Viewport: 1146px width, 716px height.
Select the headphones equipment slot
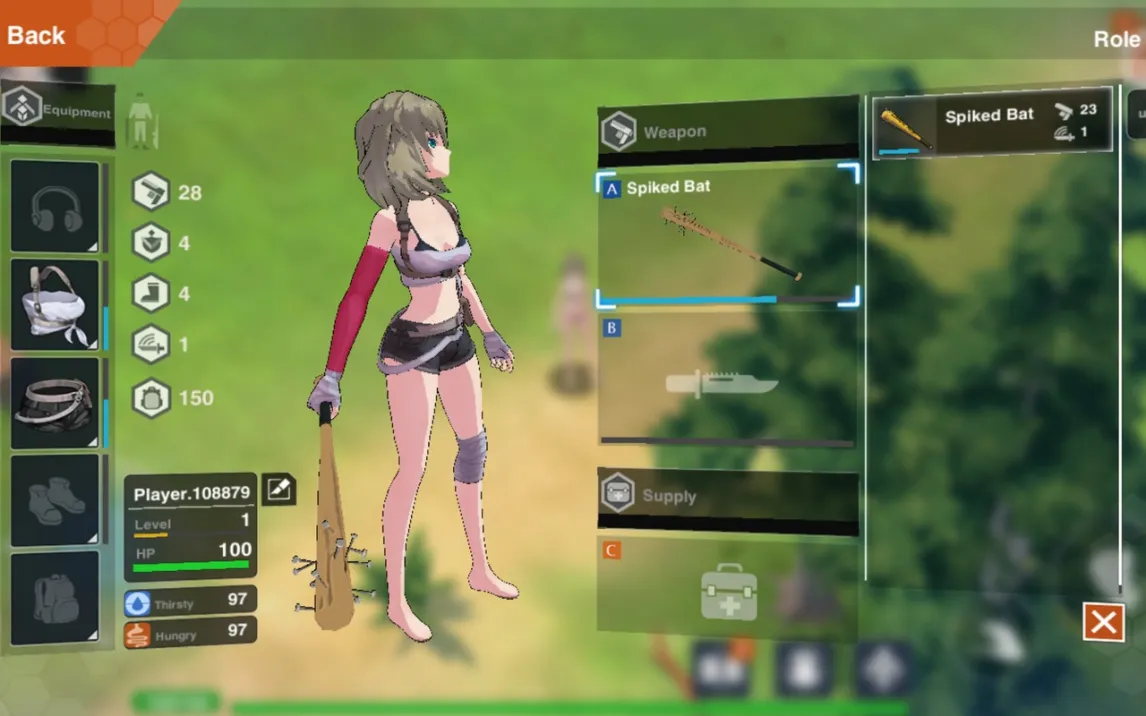(56, 207)
